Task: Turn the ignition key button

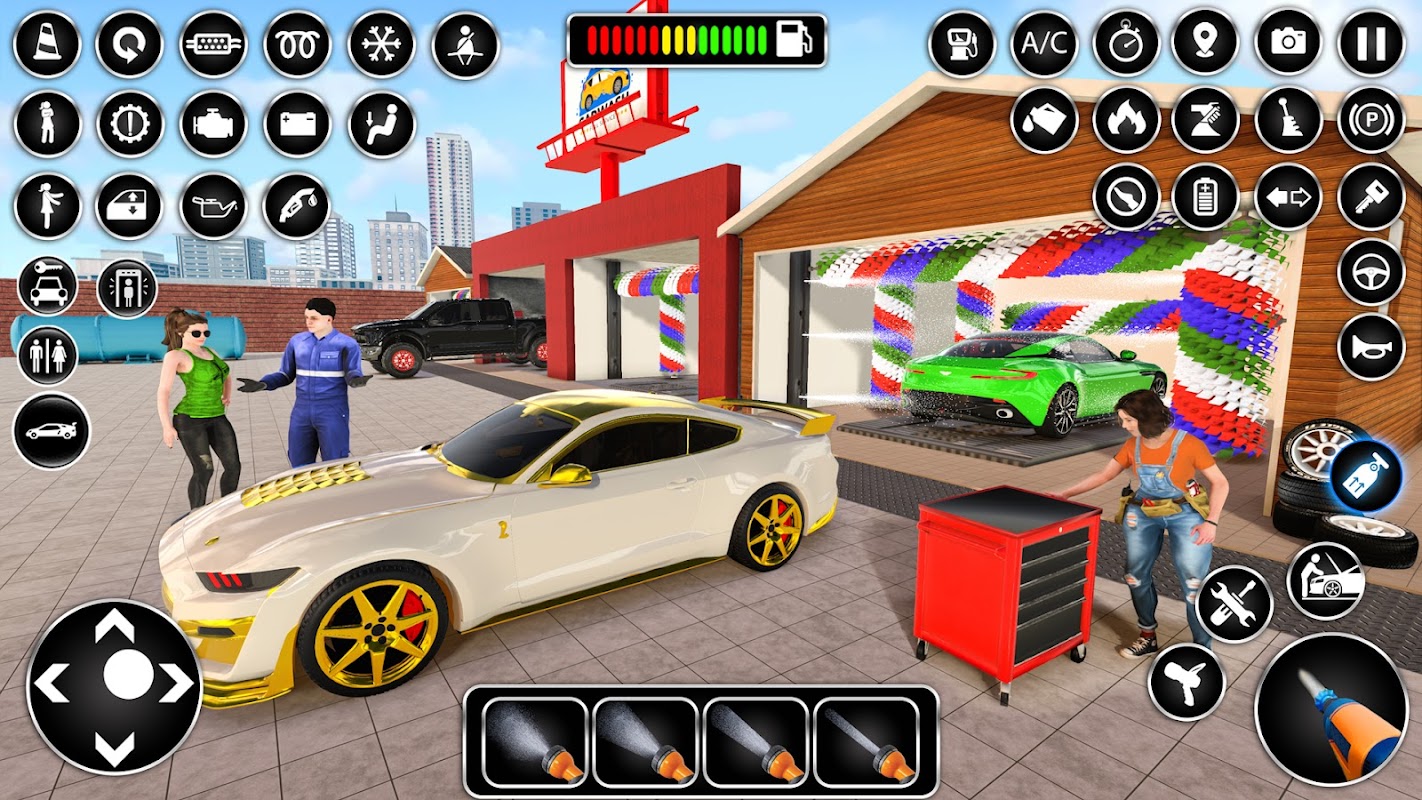Action: pyautogui.click(x=1371, y=196)
